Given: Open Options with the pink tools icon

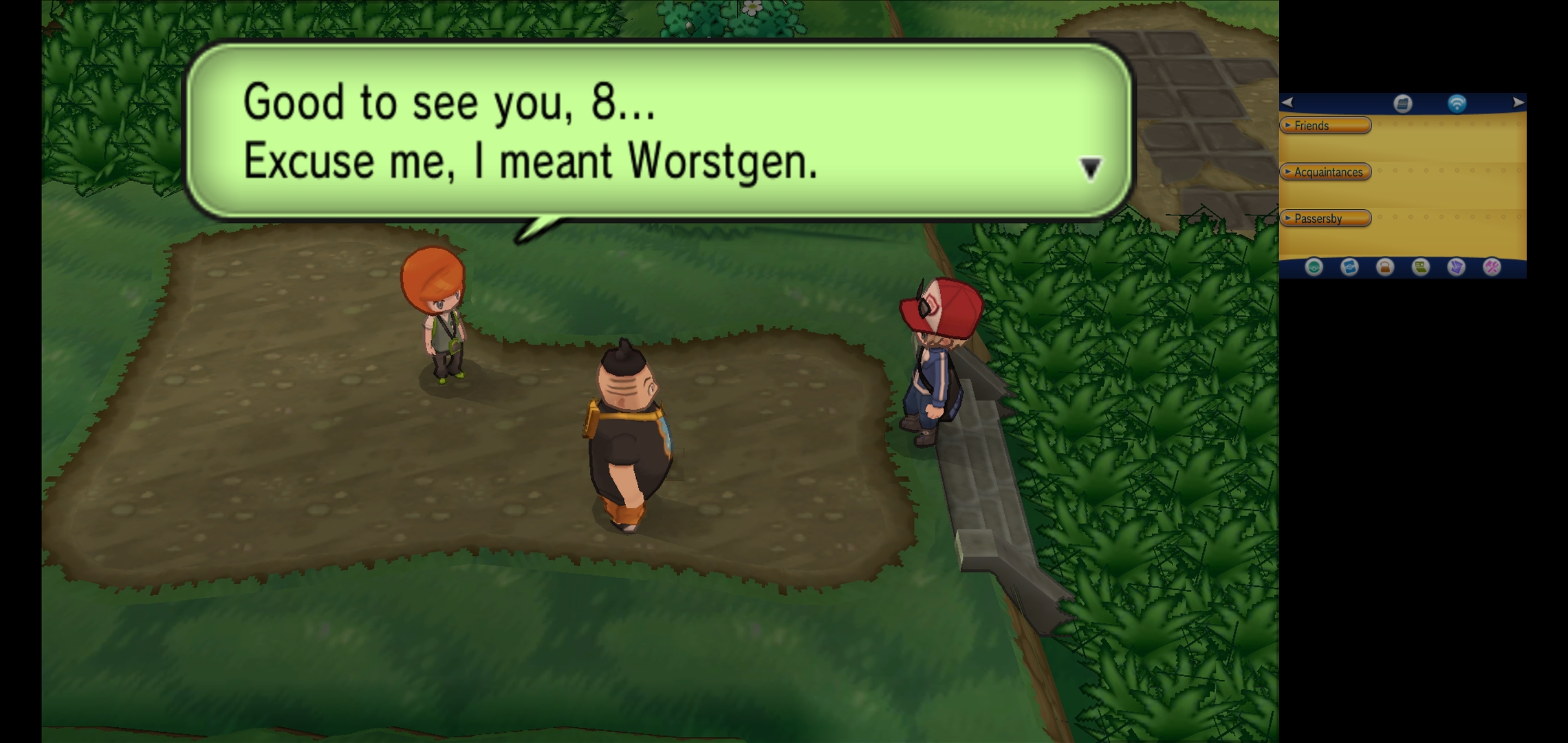Looking at the screenshot, I should tap(1492, 267).
